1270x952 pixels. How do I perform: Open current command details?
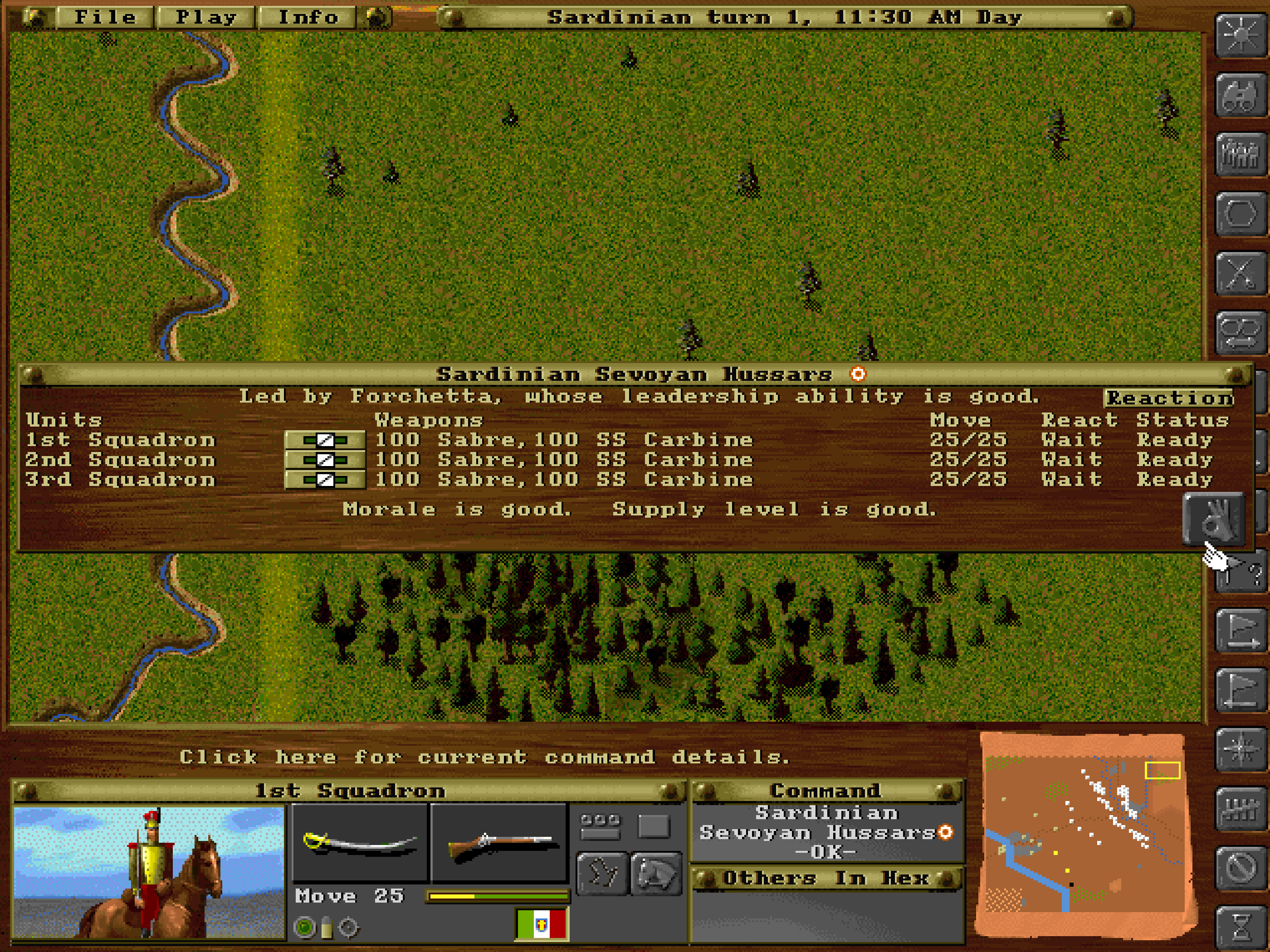485,756
